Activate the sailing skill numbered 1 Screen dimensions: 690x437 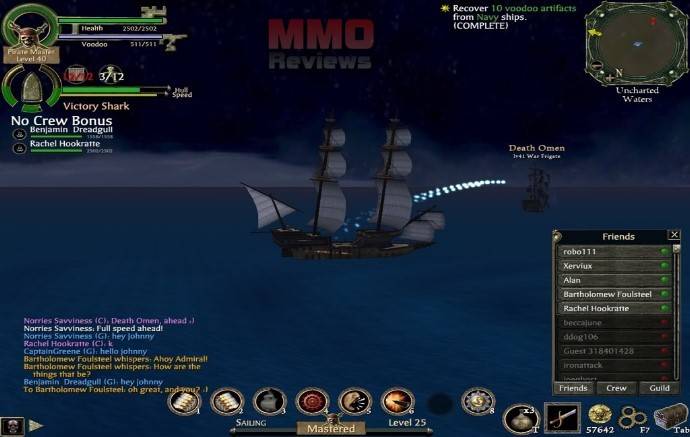pos(181,402)
